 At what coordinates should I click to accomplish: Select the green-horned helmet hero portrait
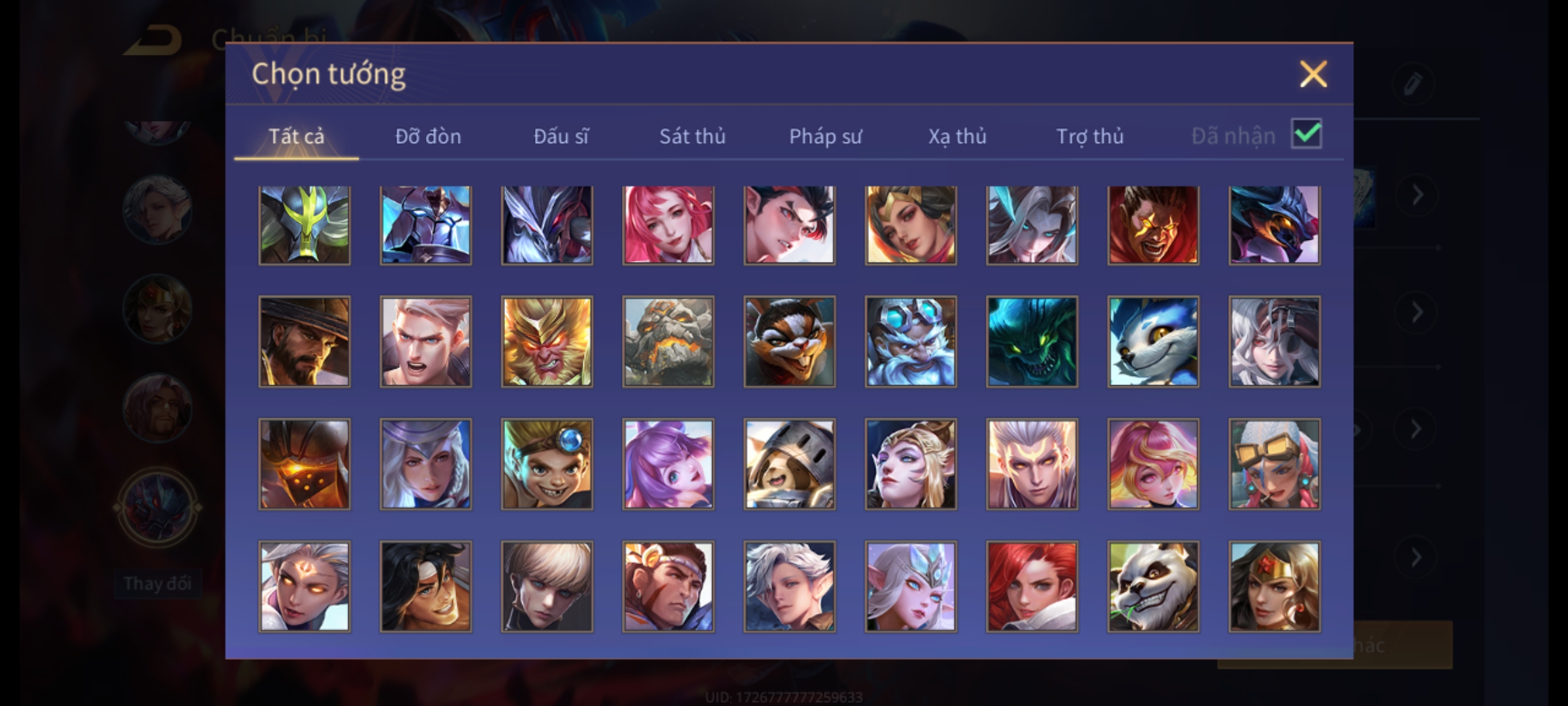(x=304, y=225)
